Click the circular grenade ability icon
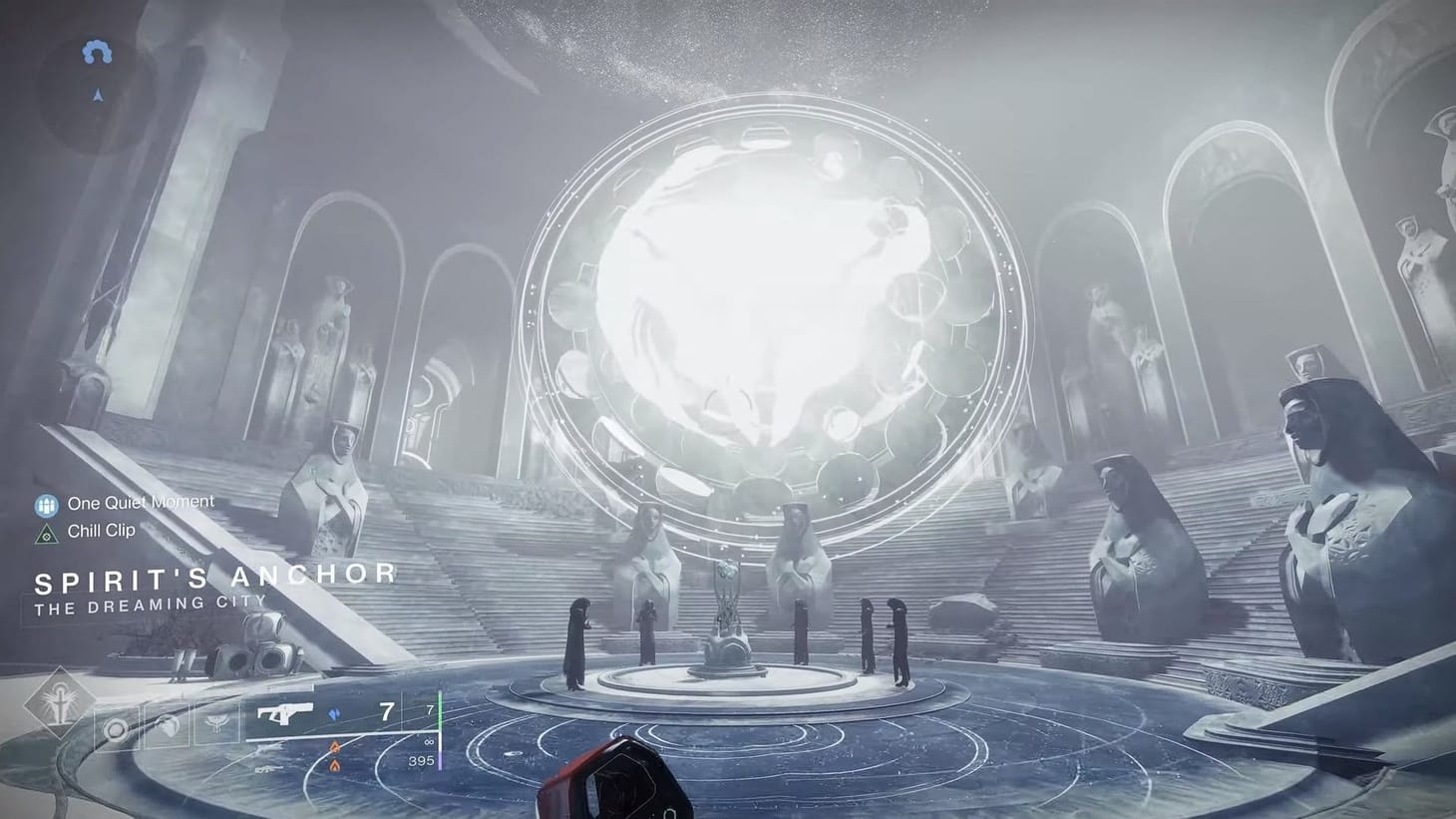The width and height of the screenshot is (1456, 819). [115, 727]
